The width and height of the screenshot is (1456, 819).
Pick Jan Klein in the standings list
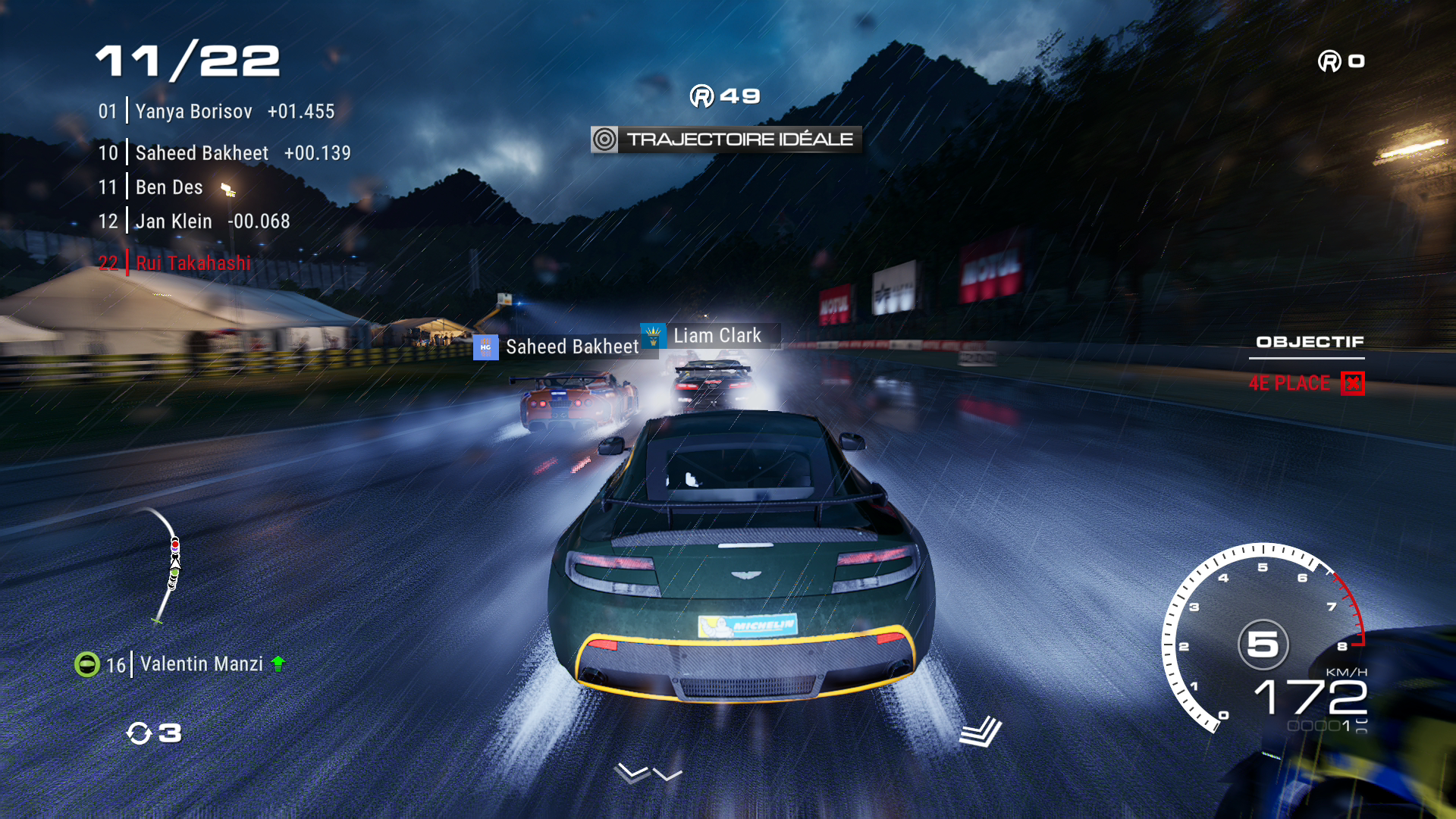click(194, 221)
